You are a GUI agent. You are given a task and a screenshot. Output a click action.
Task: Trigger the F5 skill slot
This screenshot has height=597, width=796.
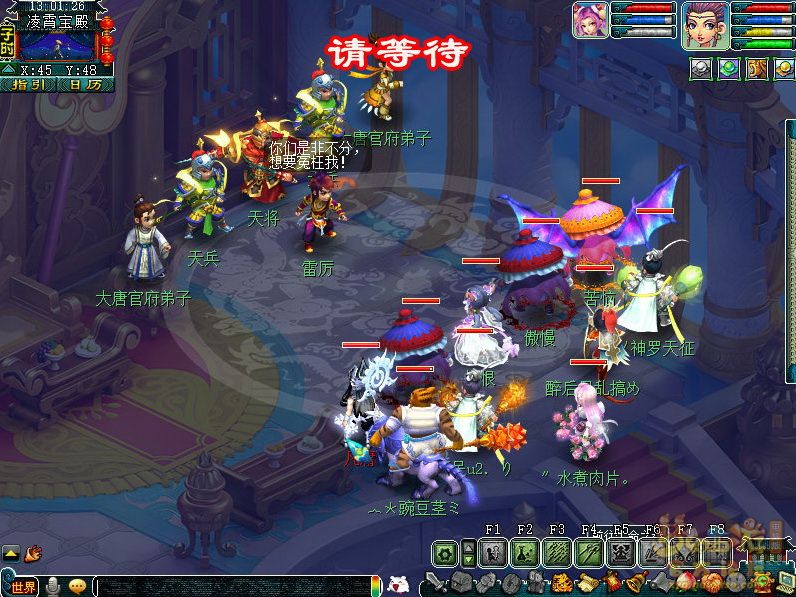click(x=621, y=552)
